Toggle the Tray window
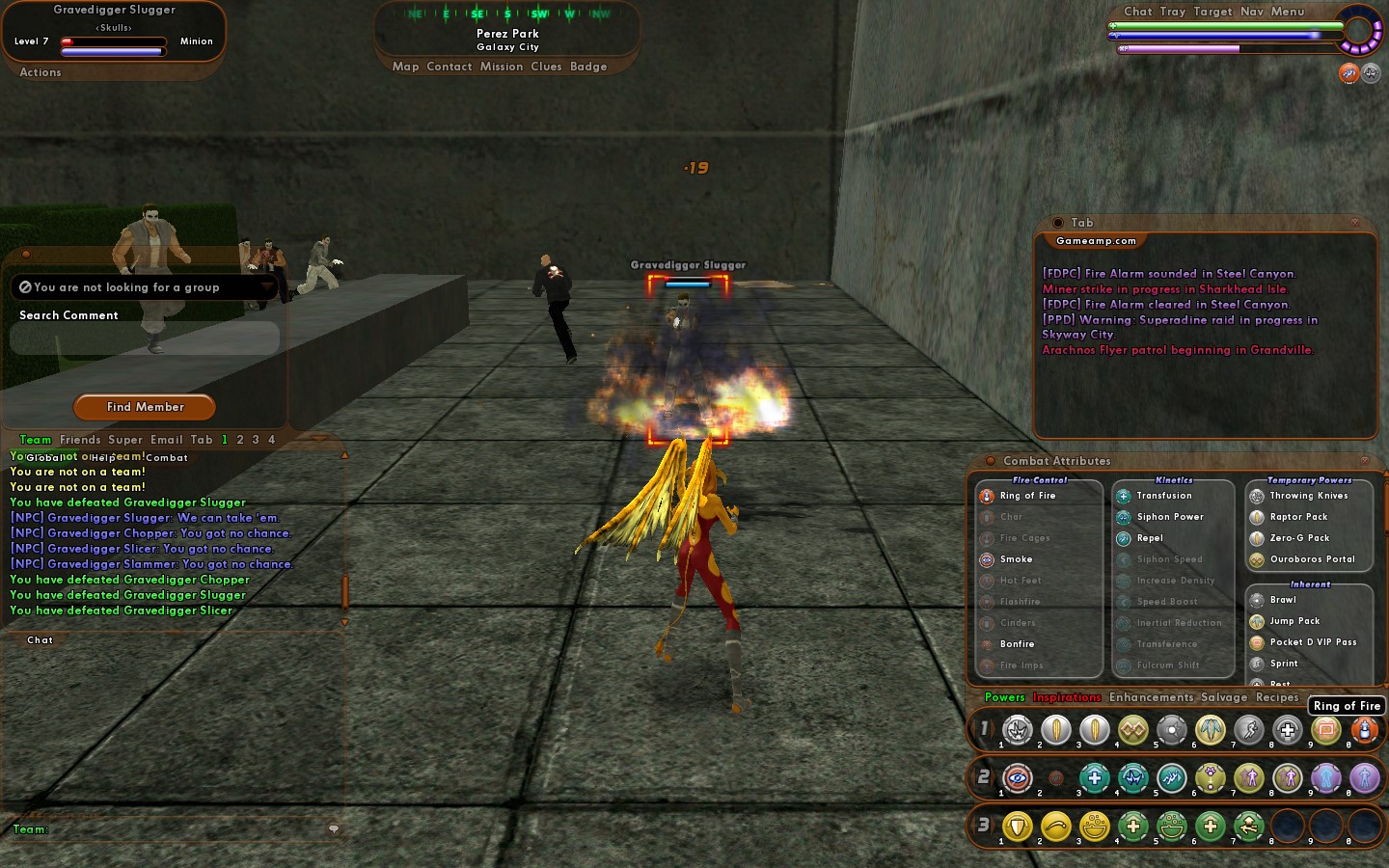 click(x=1173, y=12)
